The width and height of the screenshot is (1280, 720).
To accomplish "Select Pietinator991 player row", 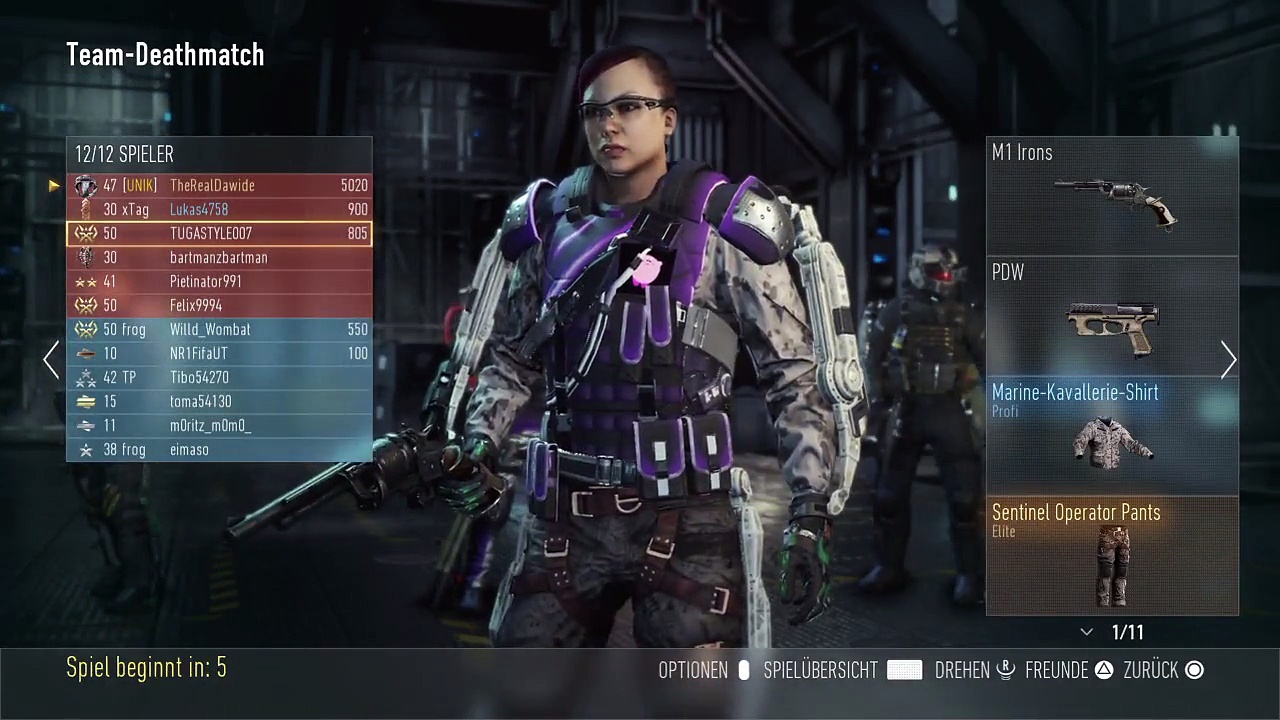I will click(x=219, y=281).
